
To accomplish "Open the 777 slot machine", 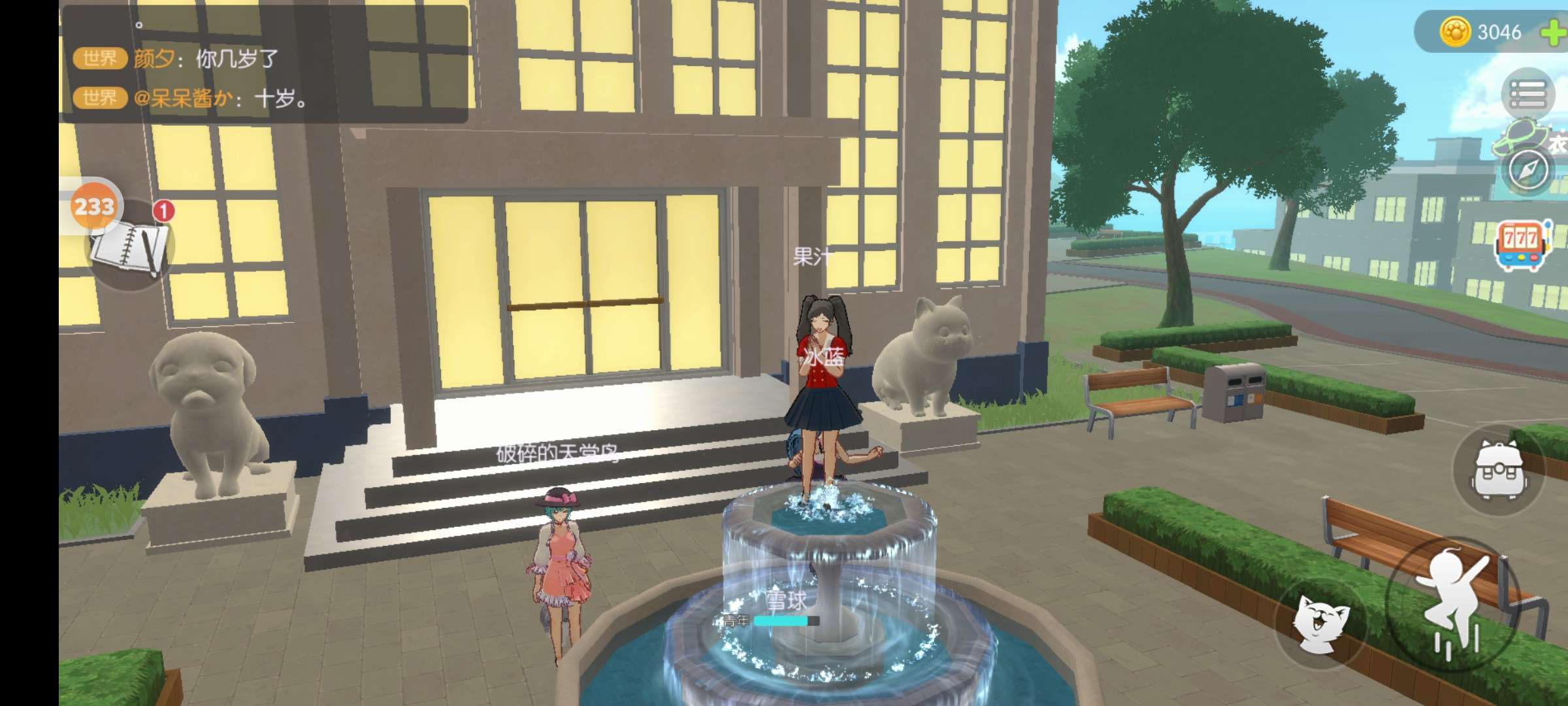I will pyautogui.click(x=1522, y=245).
